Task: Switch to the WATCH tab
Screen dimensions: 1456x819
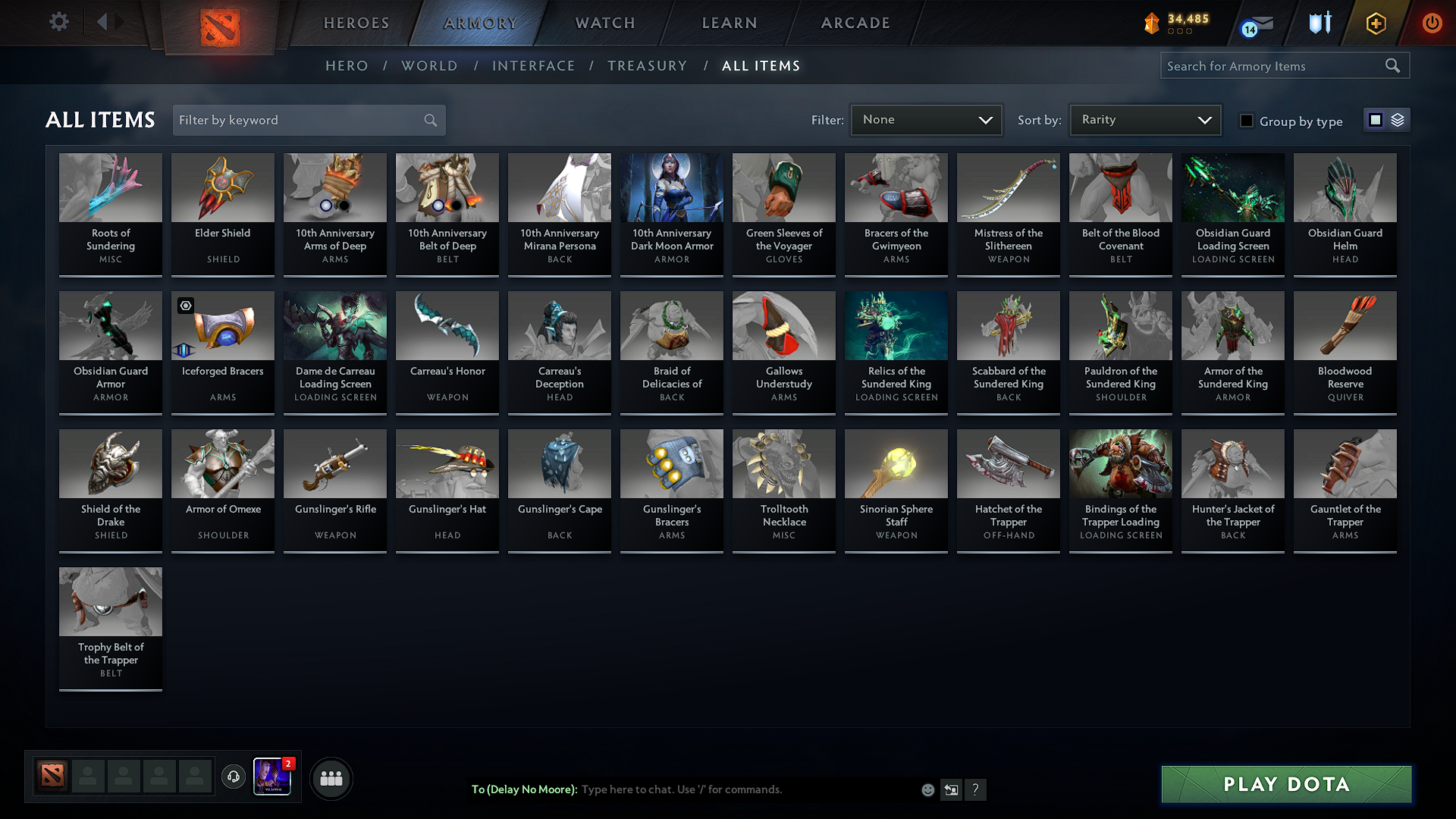Action: coord(604,23)
